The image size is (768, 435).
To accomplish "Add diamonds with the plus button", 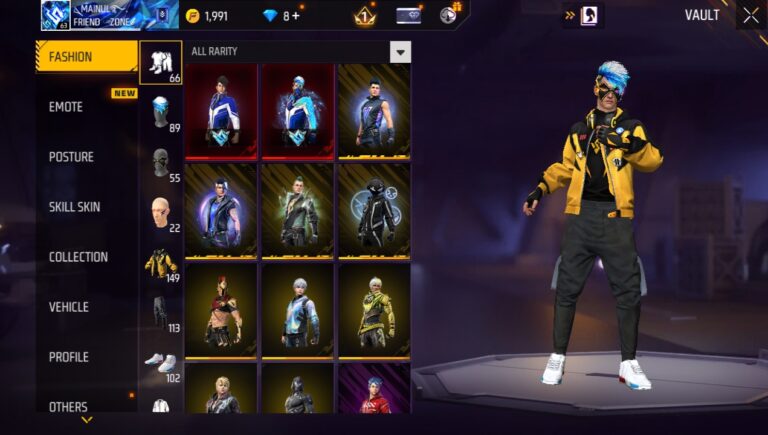I will [295, 16].
